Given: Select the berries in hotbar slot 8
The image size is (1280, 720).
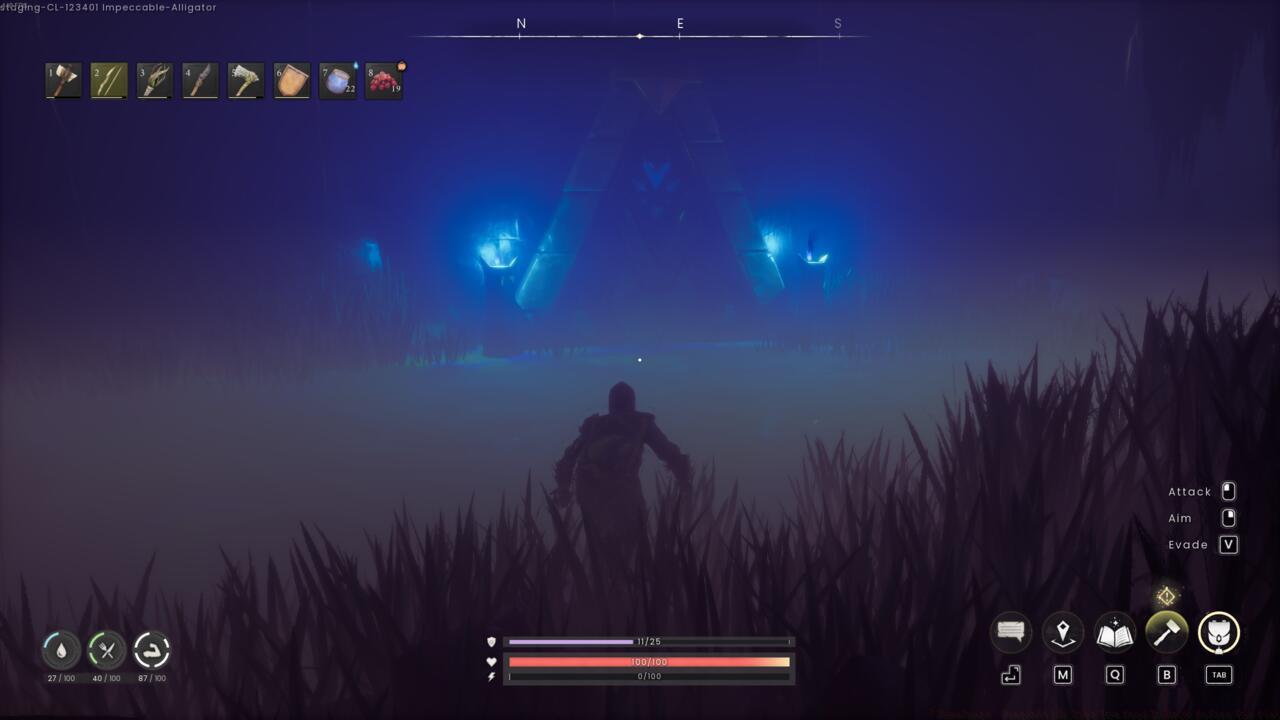Looking at the screenshot, I should point(383,81).
